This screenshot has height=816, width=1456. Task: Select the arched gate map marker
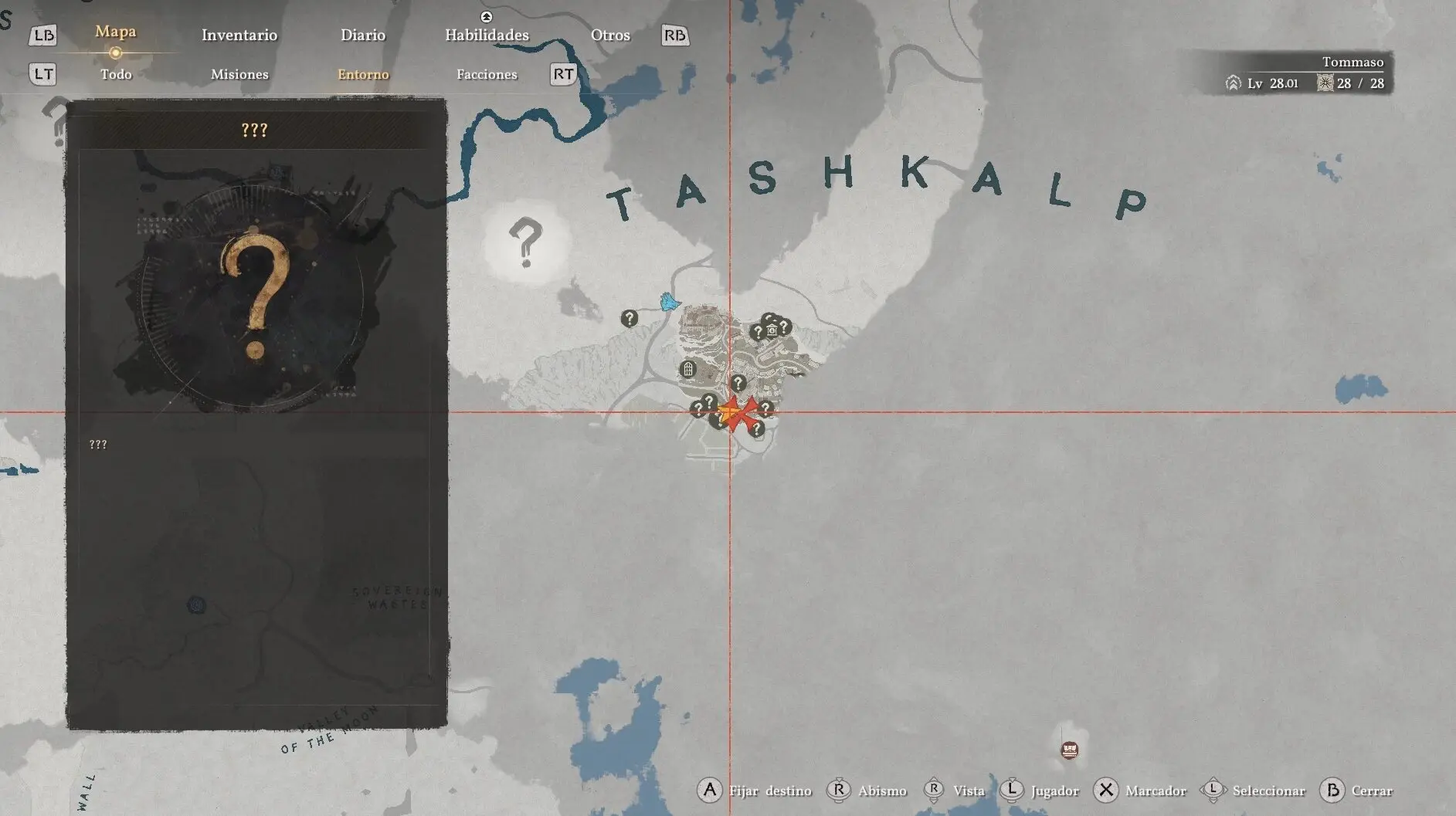[x=687, y=369]
